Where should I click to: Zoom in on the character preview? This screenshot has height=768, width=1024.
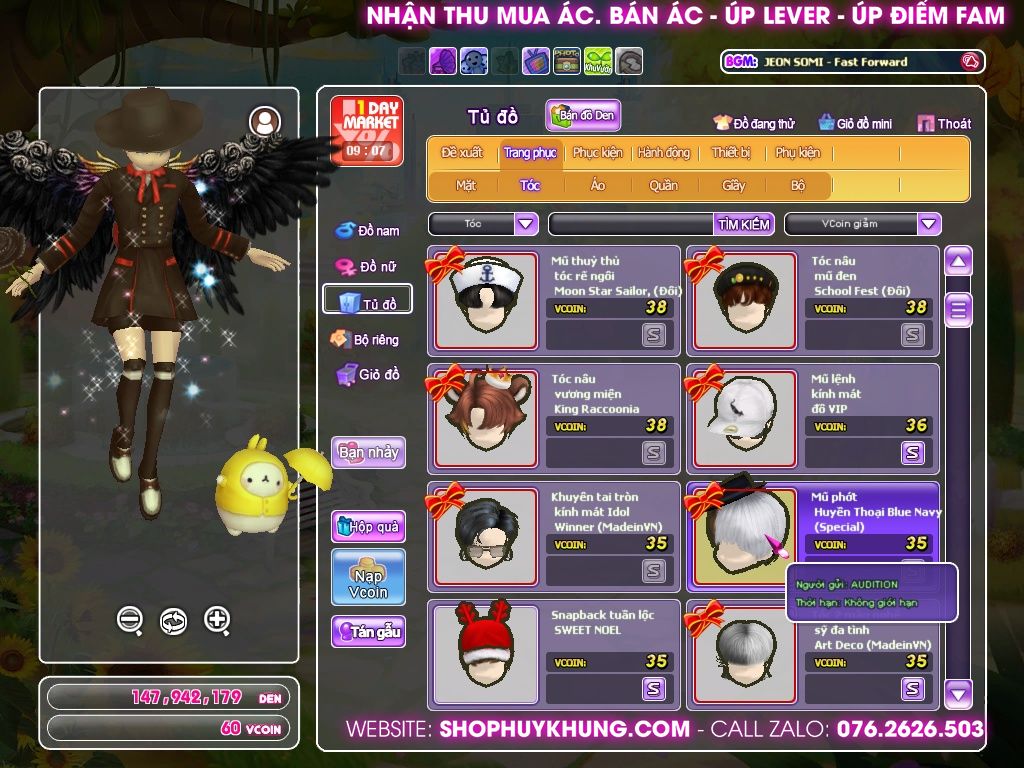217,620
